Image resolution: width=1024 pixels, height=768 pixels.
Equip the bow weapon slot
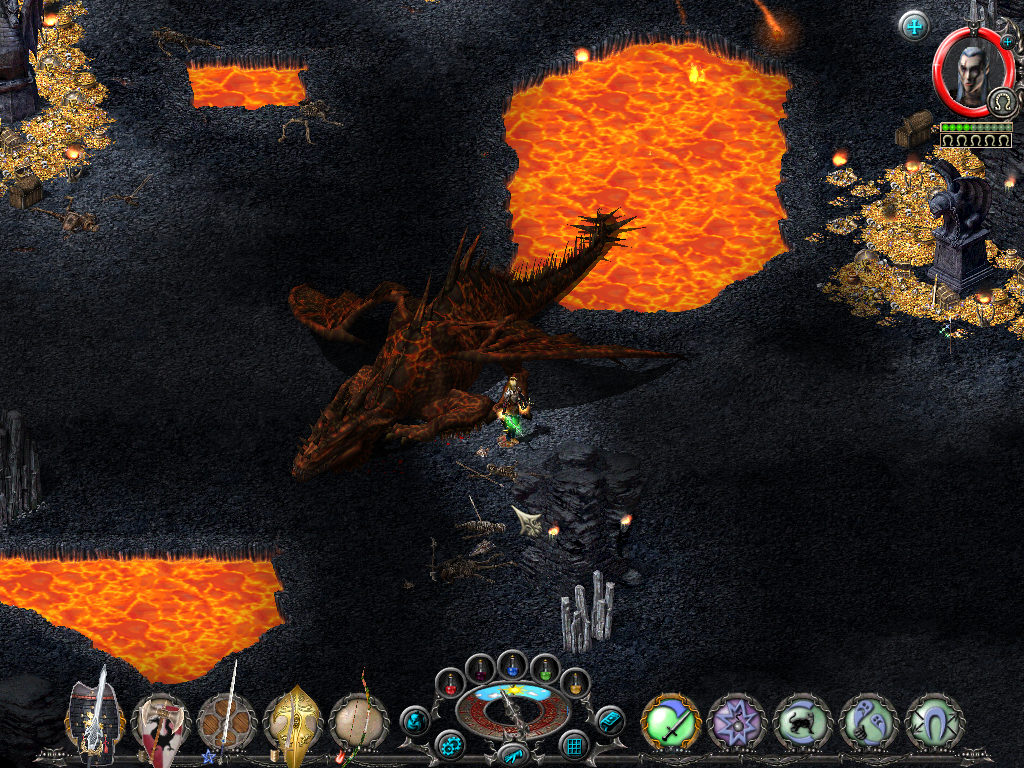coord(358,720)
